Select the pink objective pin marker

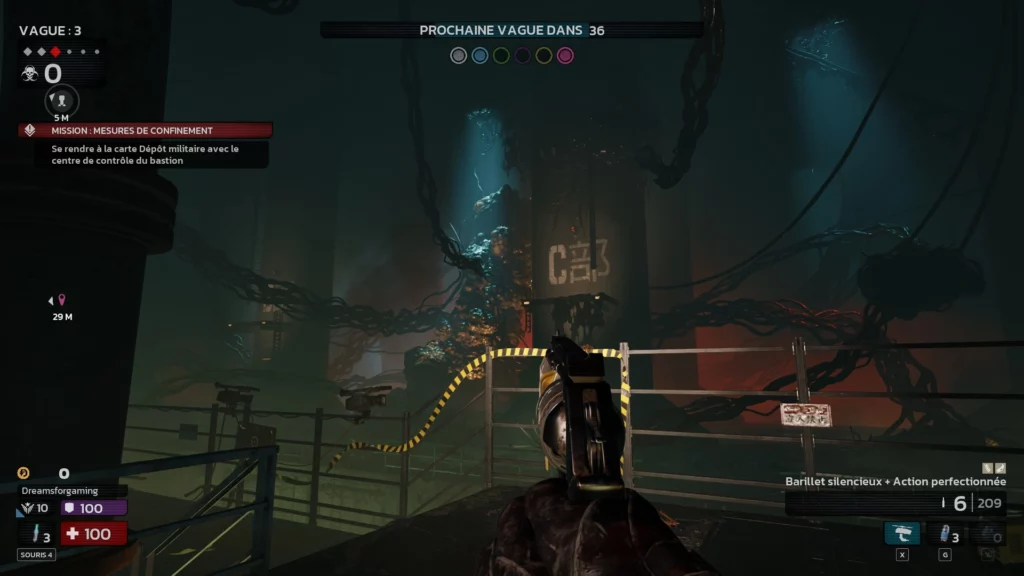tap(62, 300)
